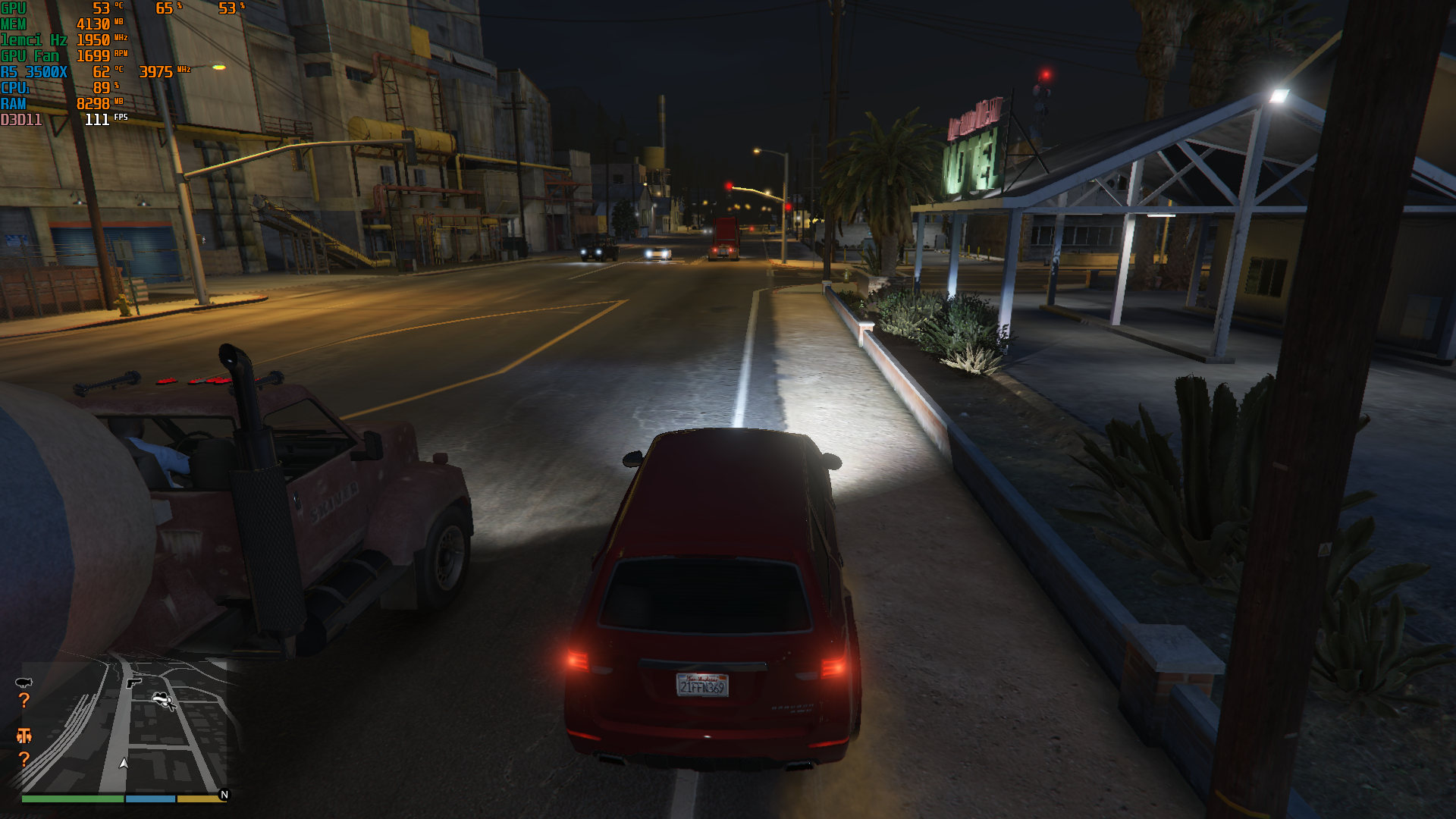
Task: Select the blimp marker on the minimap
Action: tap(24, 682)
